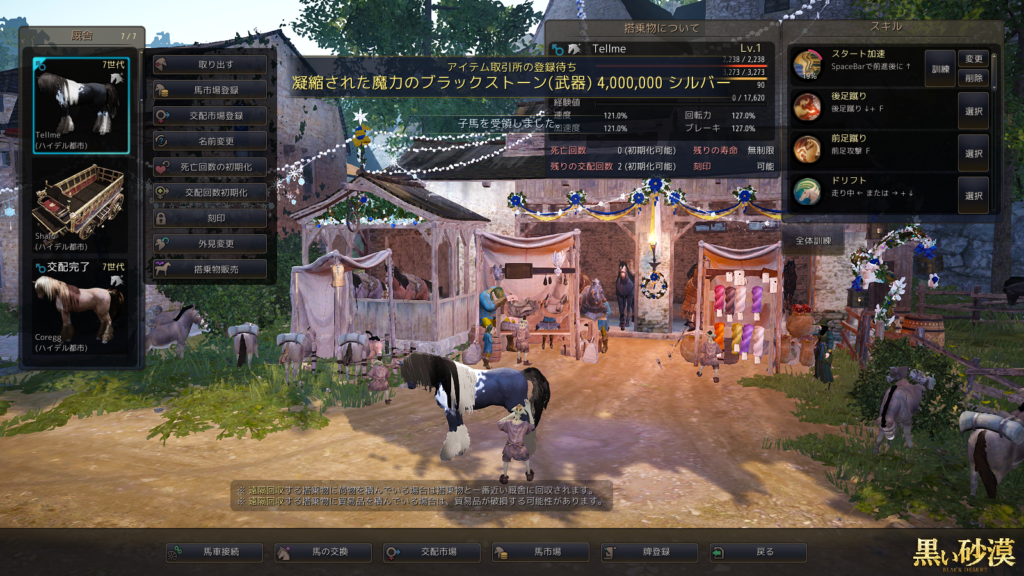Sell mount with 搭乗物販売 button
The height and width of the screenshot is (576, 1024).
[x=210, y=269]
